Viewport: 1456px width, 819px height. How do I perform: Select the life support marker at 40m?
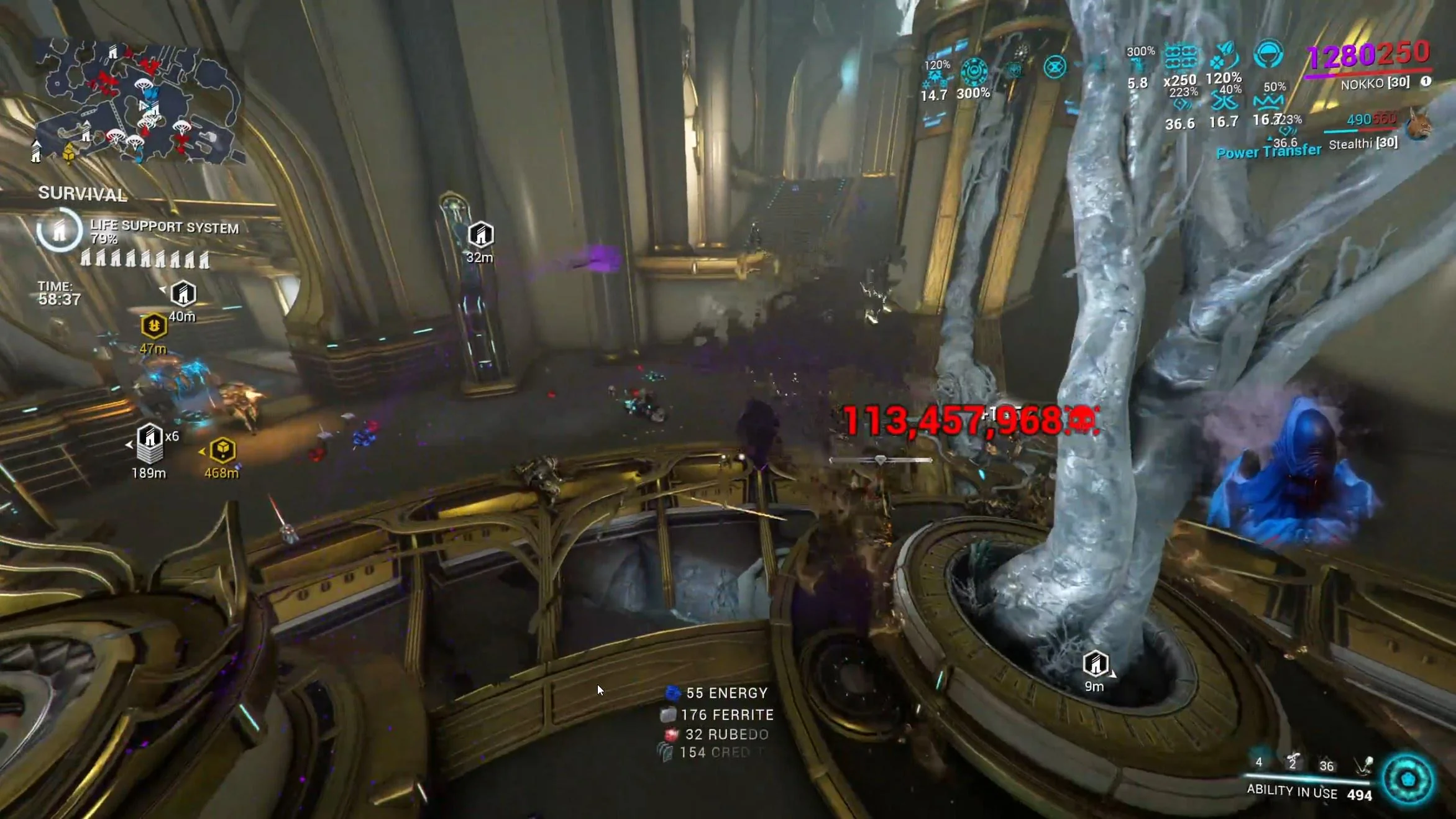tap(183, 293)
